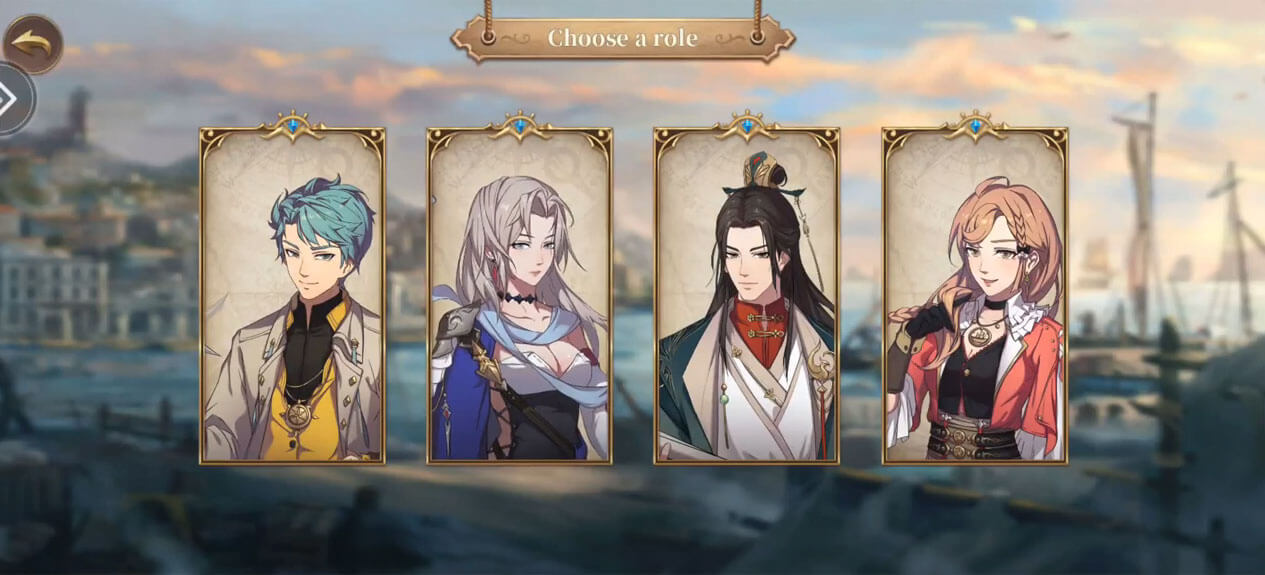The height and width of the screenshot is (575, 1265).
Task: Pick the dark-haired man in white robes
Action: tap(746, 297)
